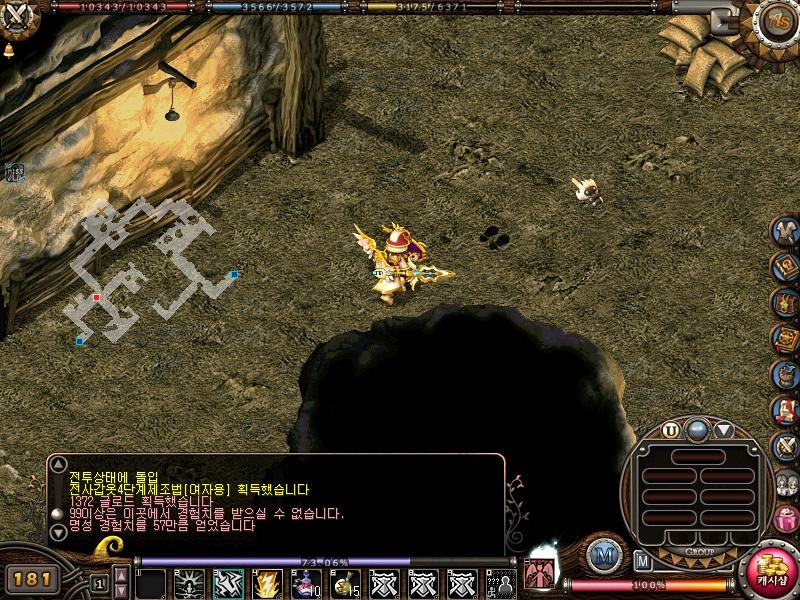Select the blue orb atop group panel
This screenshot has width=800, height=600.
697,430
